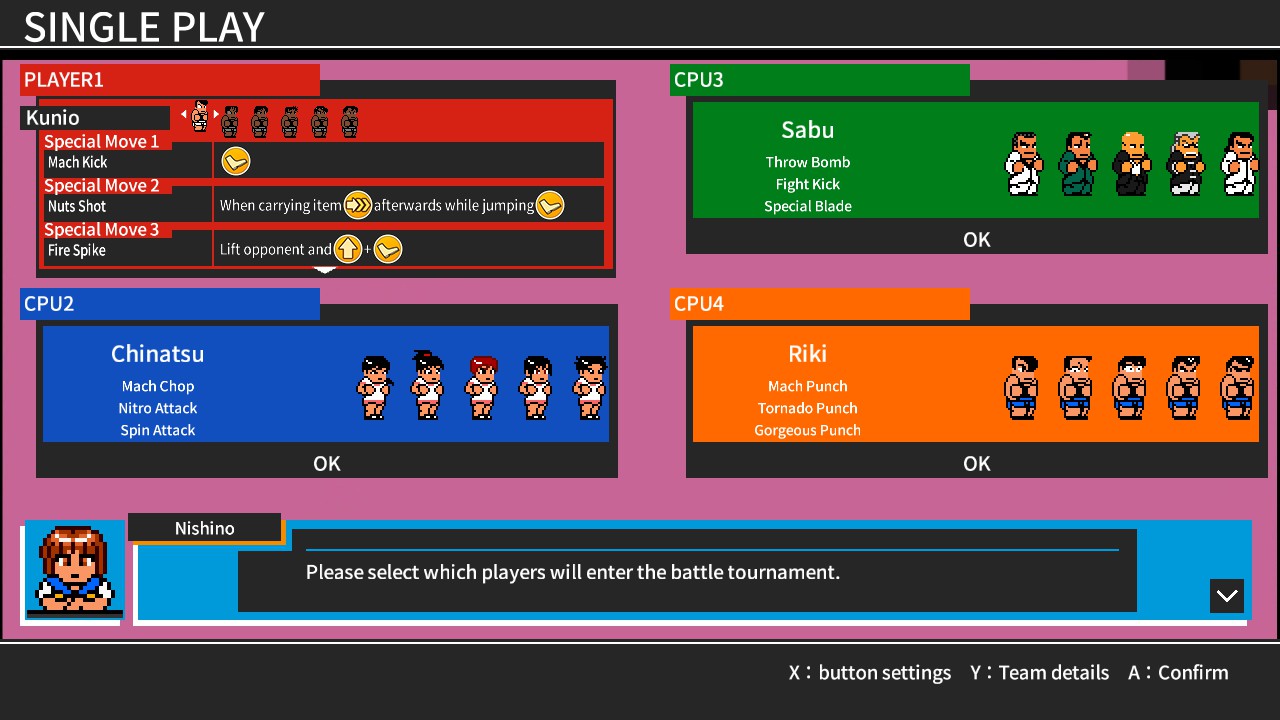Select the red-haired teammate in Chinatsu's lineup
1280x720 pixels.
coord(481,386)
